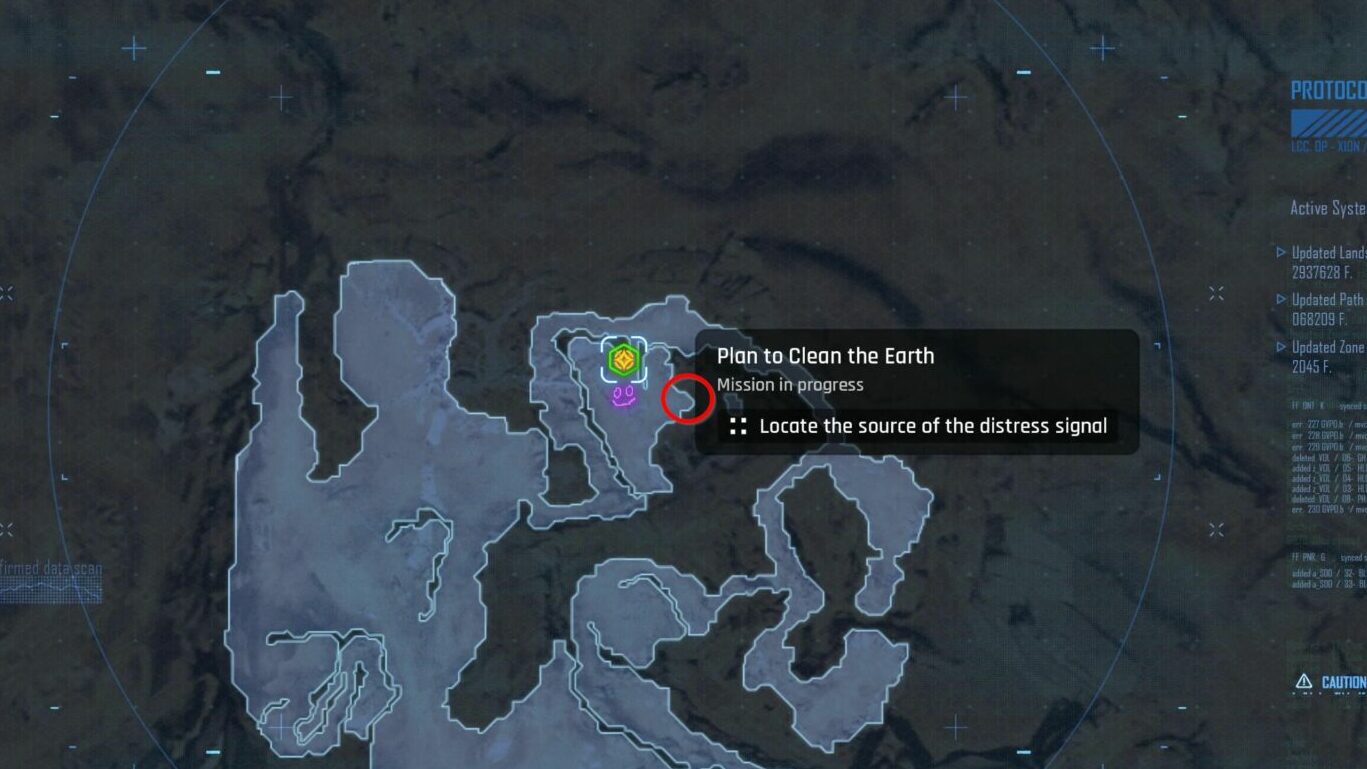Open the Active System panel section
Viewport: 1367px width, 769px height.
(x=1325, y=208)
